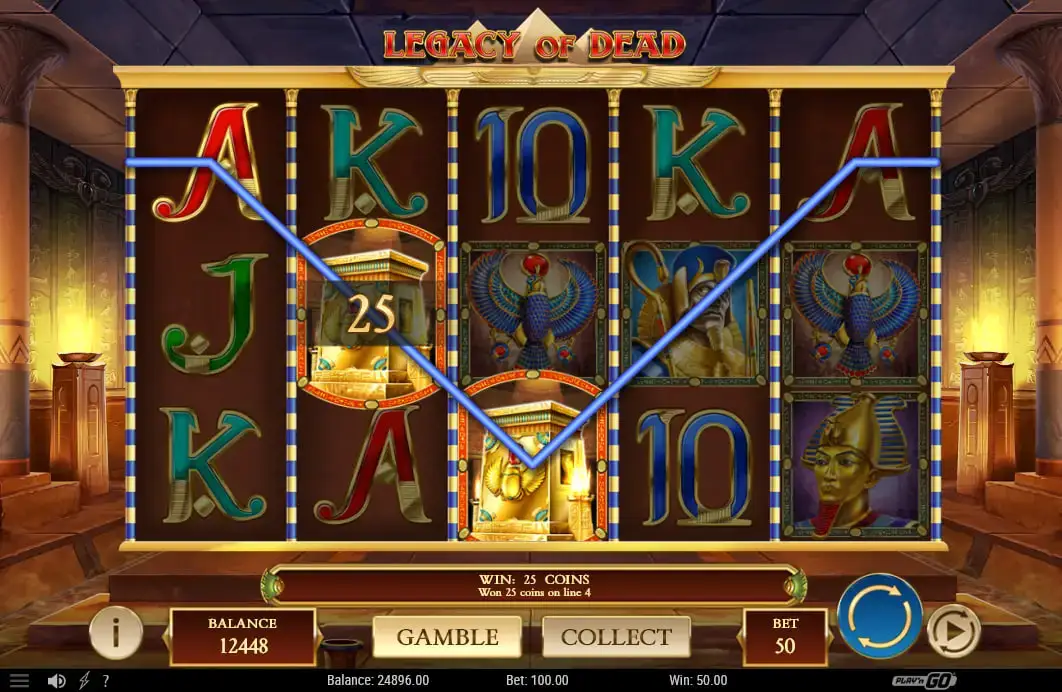Toggle fast play with the lightning bolt icon
Viewport: 1062px width, 692px height.
click(83, 680)
